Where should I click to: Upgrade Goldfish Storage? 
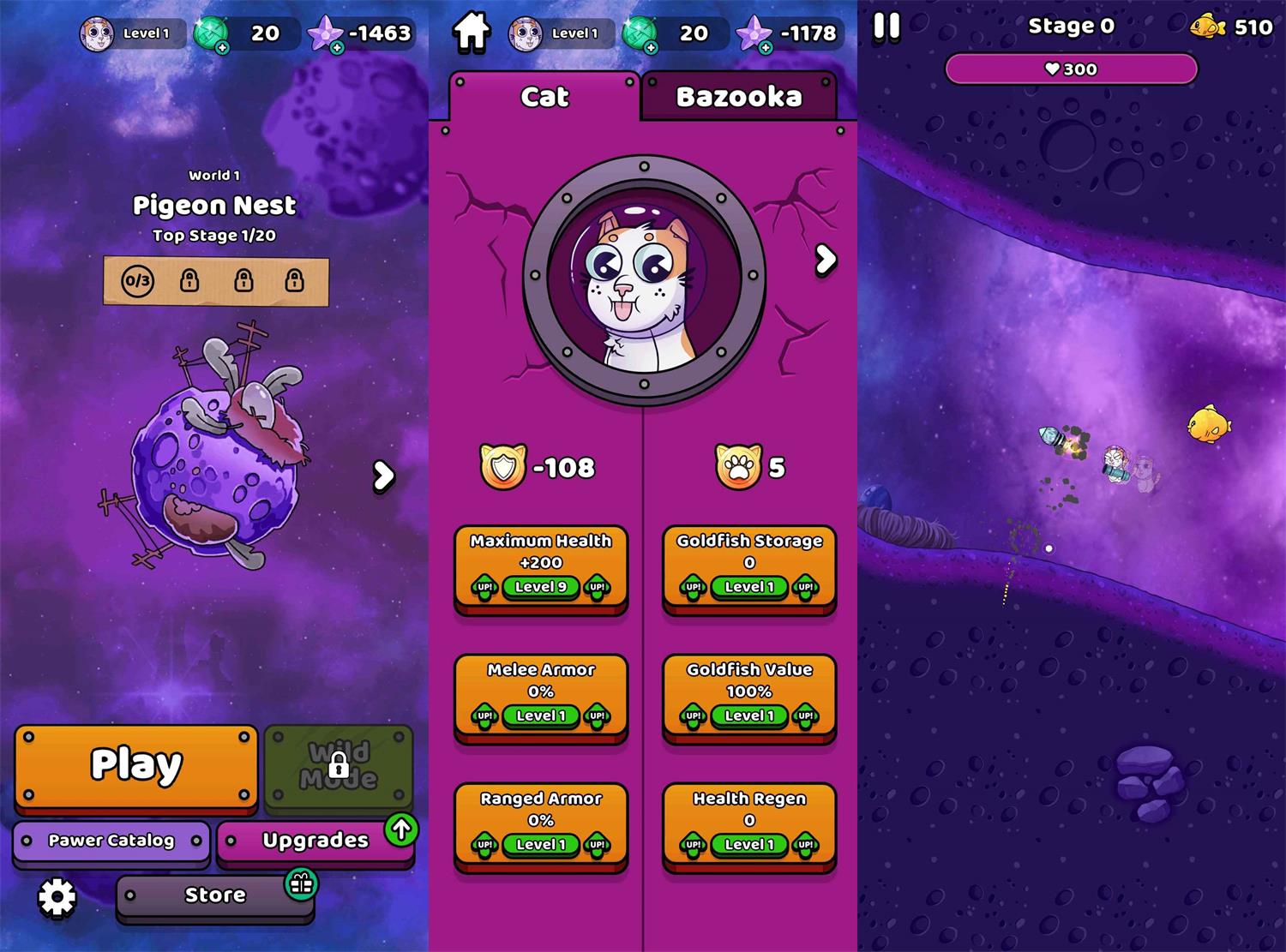click(749, 567)
